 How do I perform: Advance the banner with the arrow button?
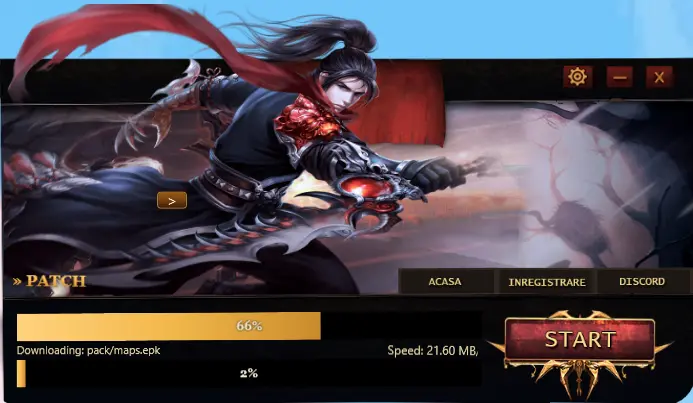pos(172,200)
